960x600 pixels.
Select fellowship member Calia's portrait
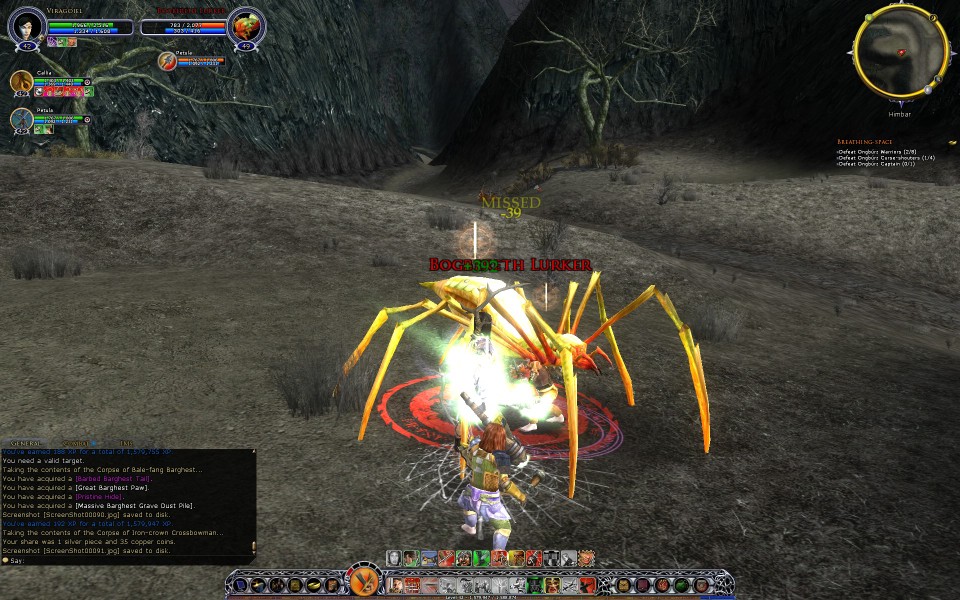(x=21, y=82)
